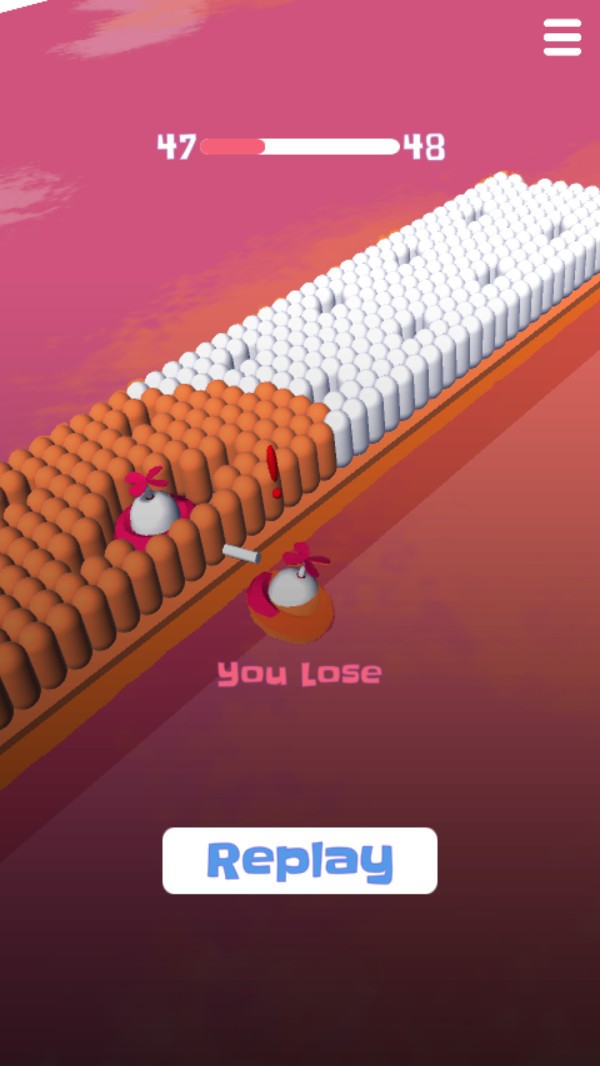Viewport: 600px width, 1066px height.
Task: Click the Replay button
Action: click(300, 860)
